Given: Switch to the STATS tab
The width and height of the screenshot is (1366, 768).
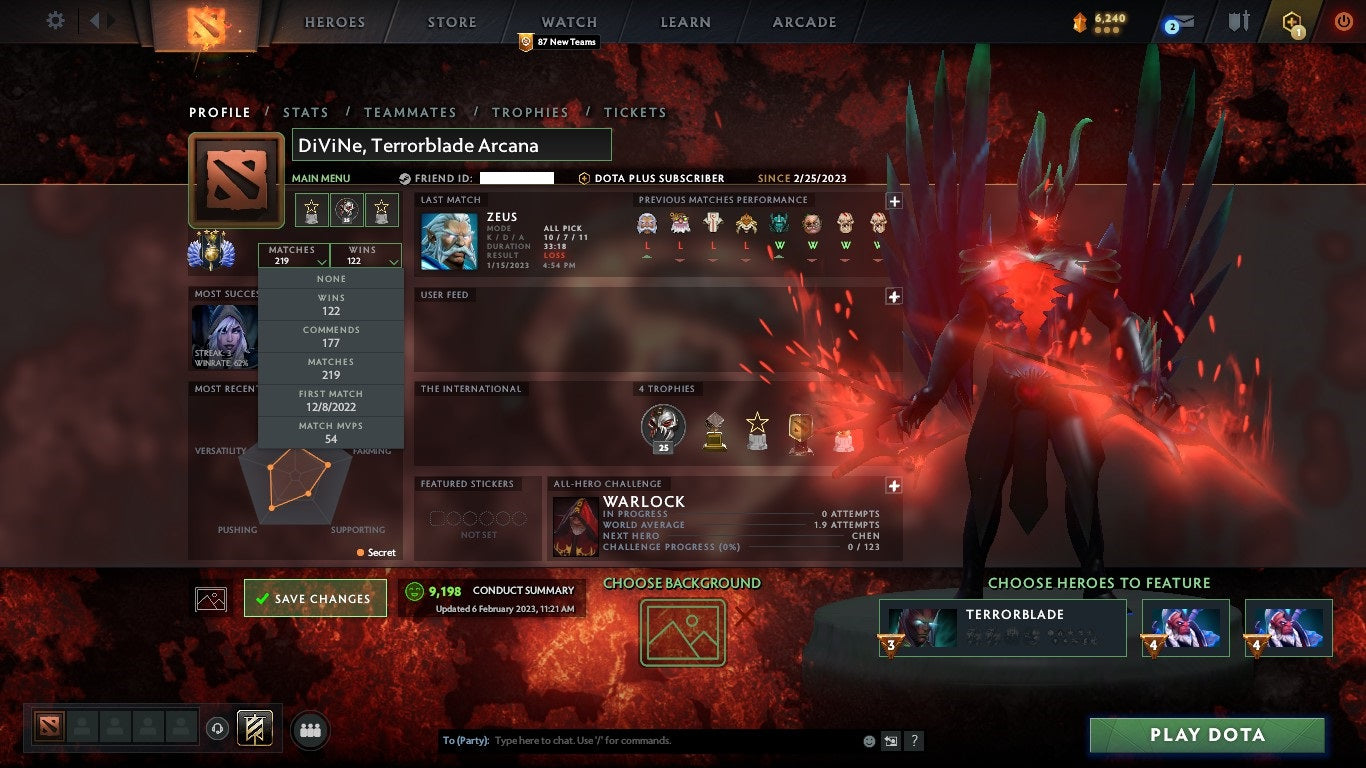Looking at the screenshot, I should pos(306,112).
